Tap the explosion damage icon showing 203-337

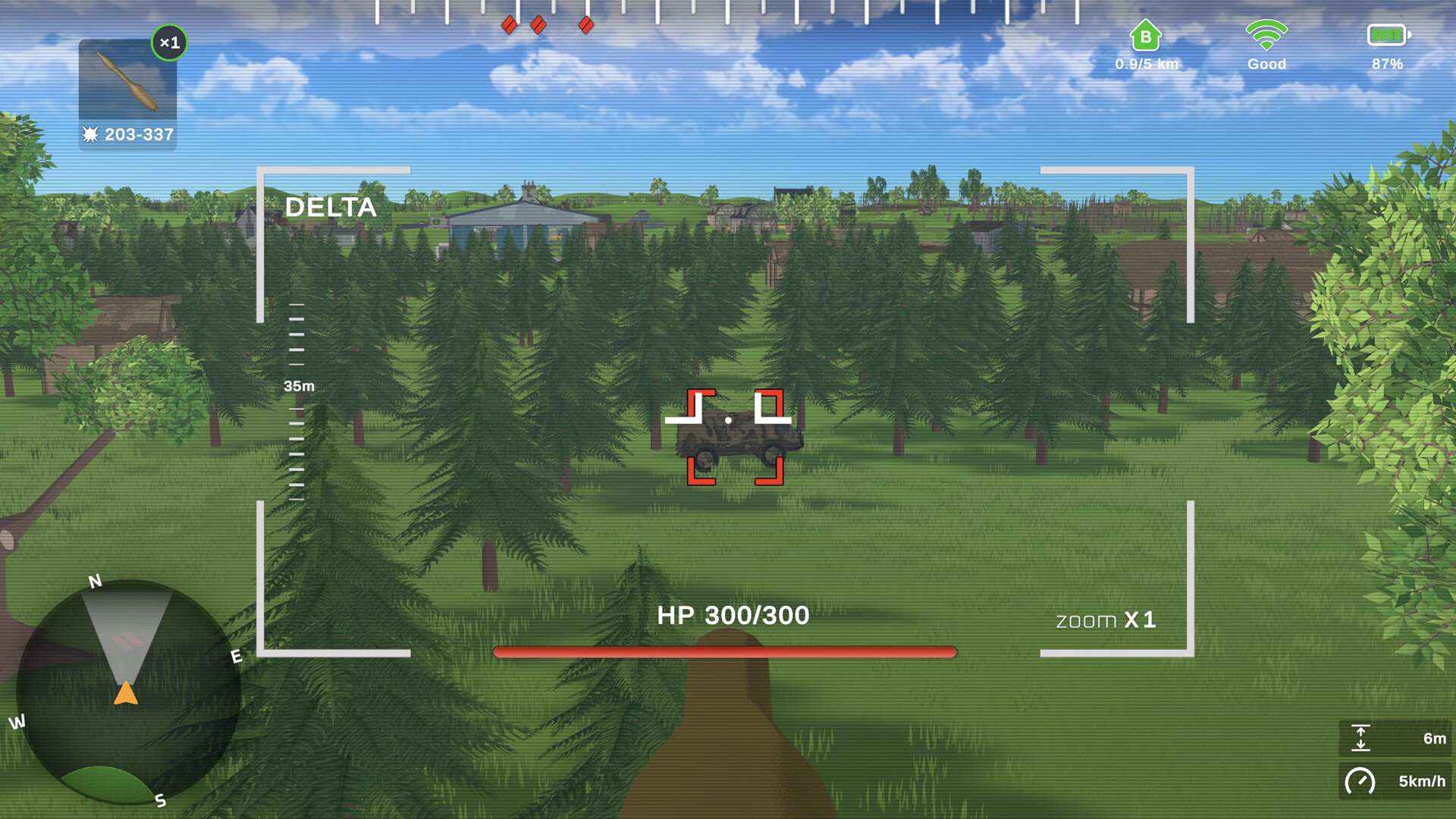(x=127, y=136)
